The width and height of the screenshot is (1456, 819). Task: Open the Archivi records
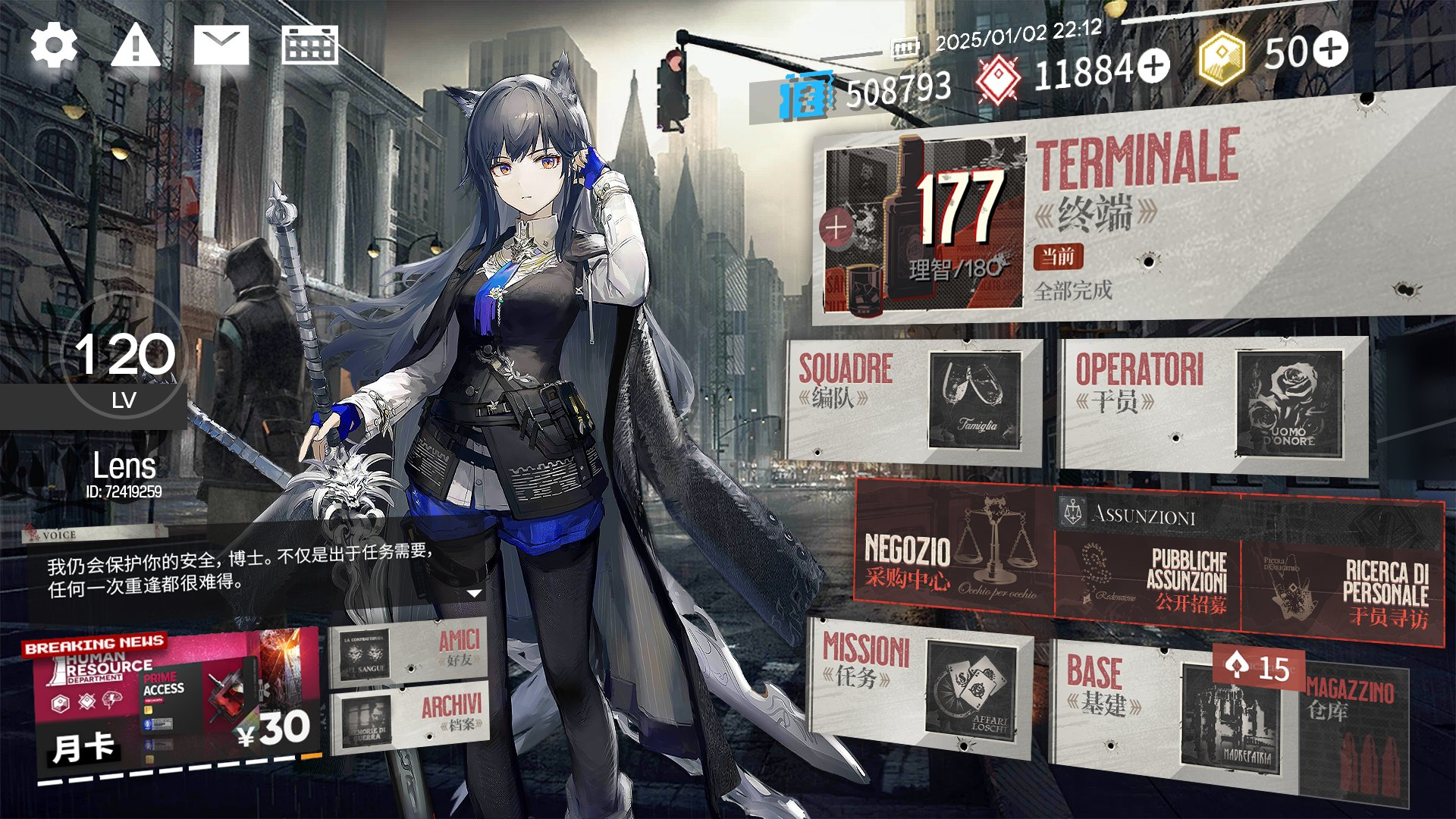click(x=409, y=717)
